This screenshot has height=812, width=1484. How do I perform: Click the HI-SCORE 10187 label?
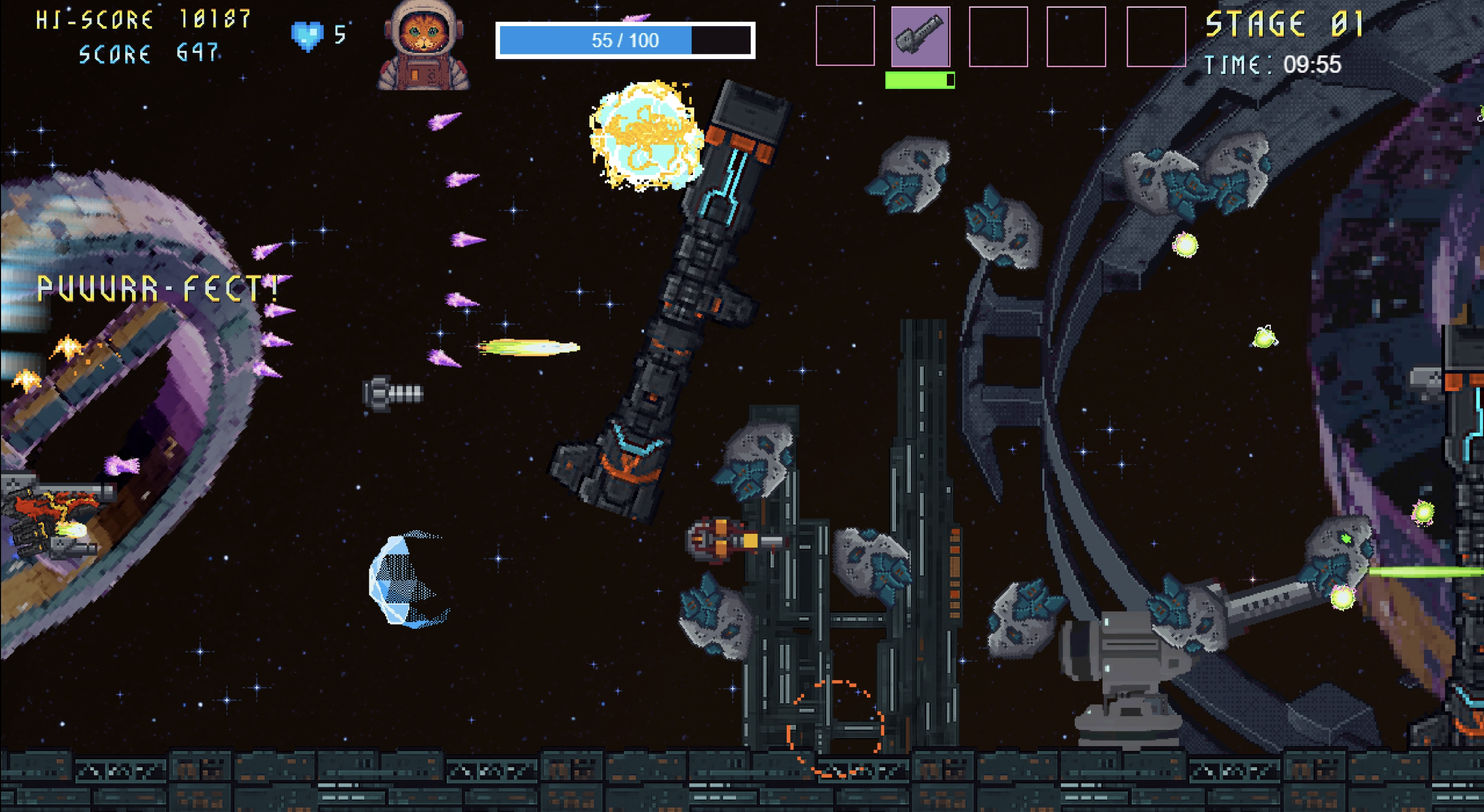141,20
